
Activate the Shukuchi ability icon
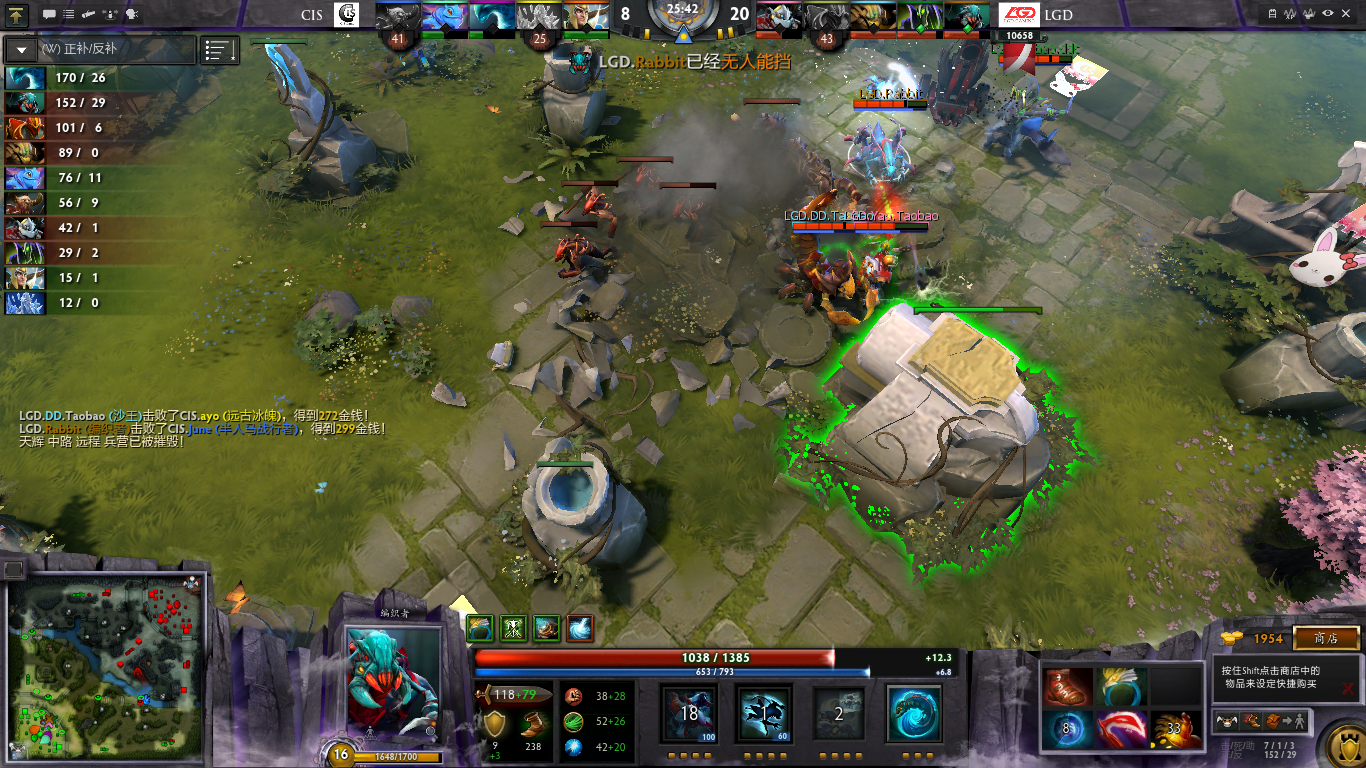coord(764,714)
